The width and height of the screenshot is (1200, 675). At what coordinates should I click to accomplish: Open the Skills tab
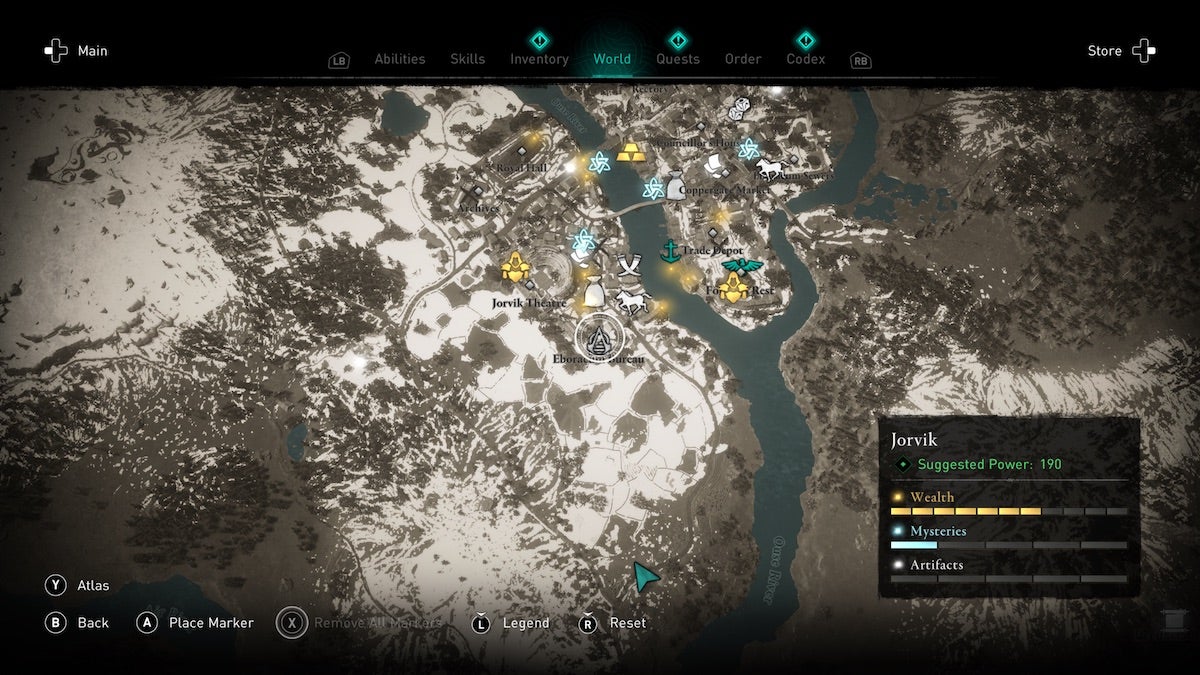click(467, 59)
